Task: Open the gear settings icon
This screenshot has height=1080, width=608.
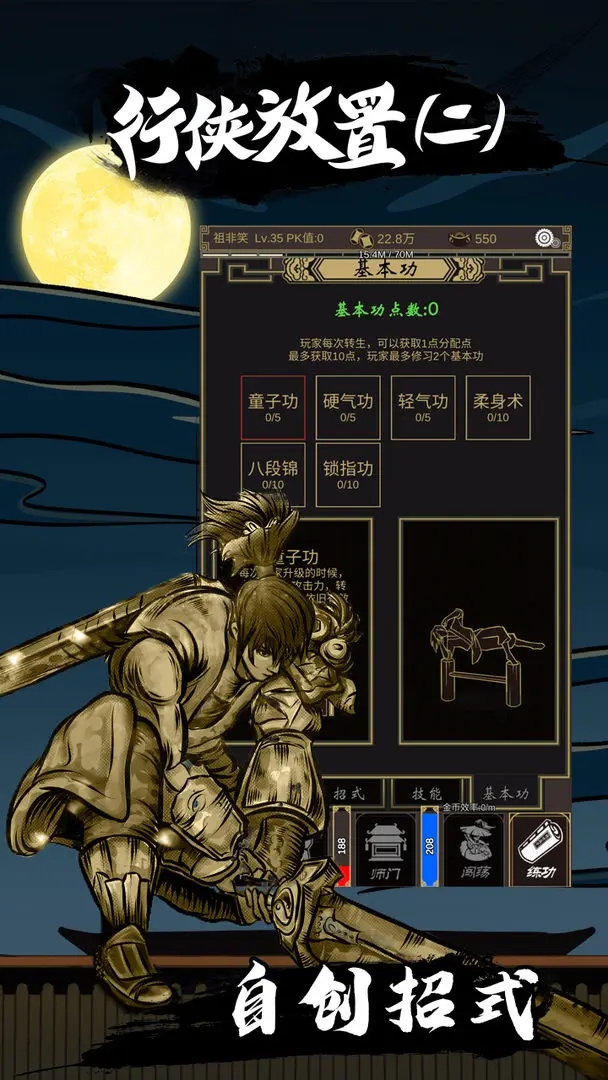Action: click(546, 238)
